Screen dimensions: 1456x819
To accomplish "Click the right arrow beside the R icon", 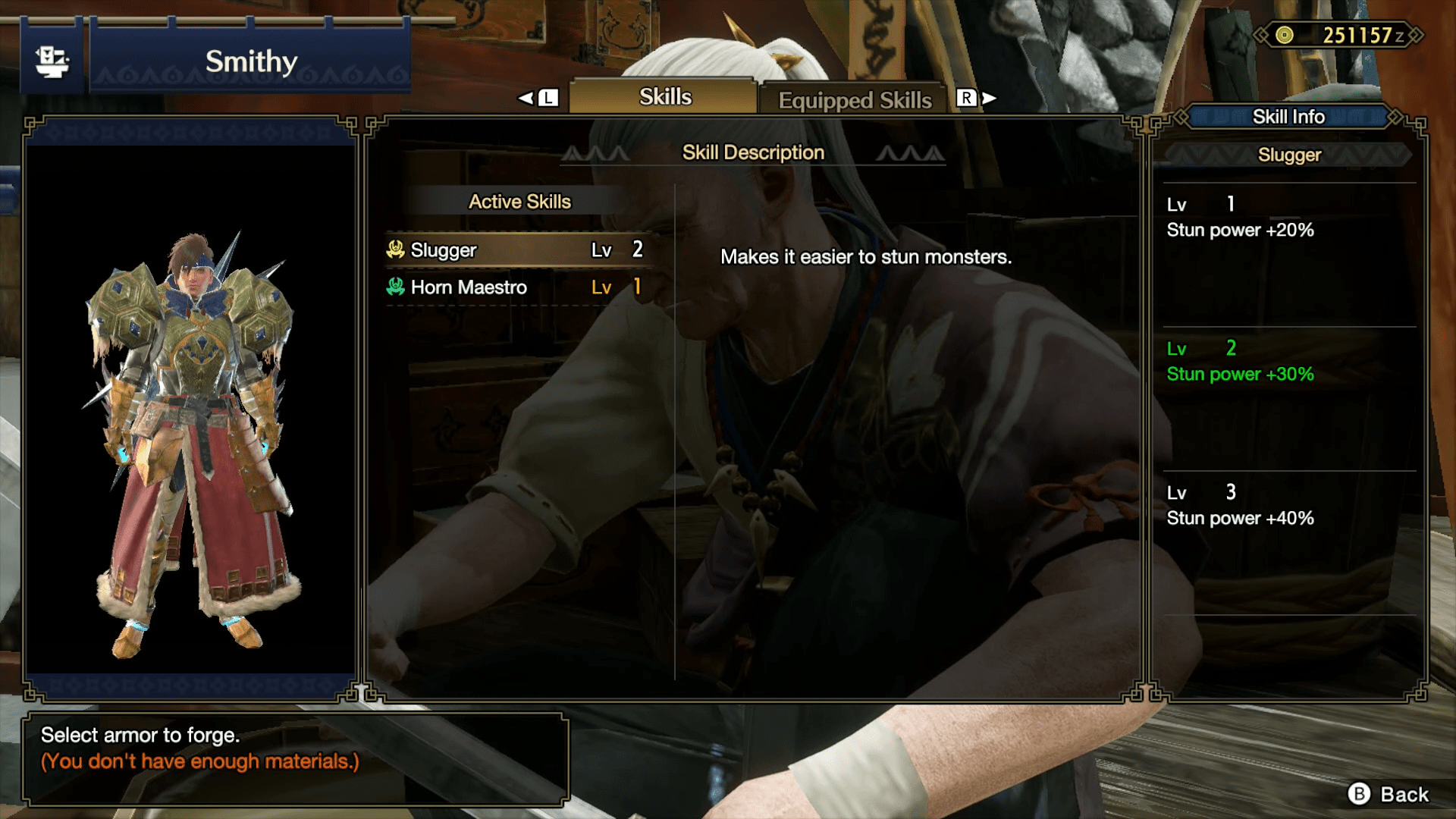I will pos(988,97).
